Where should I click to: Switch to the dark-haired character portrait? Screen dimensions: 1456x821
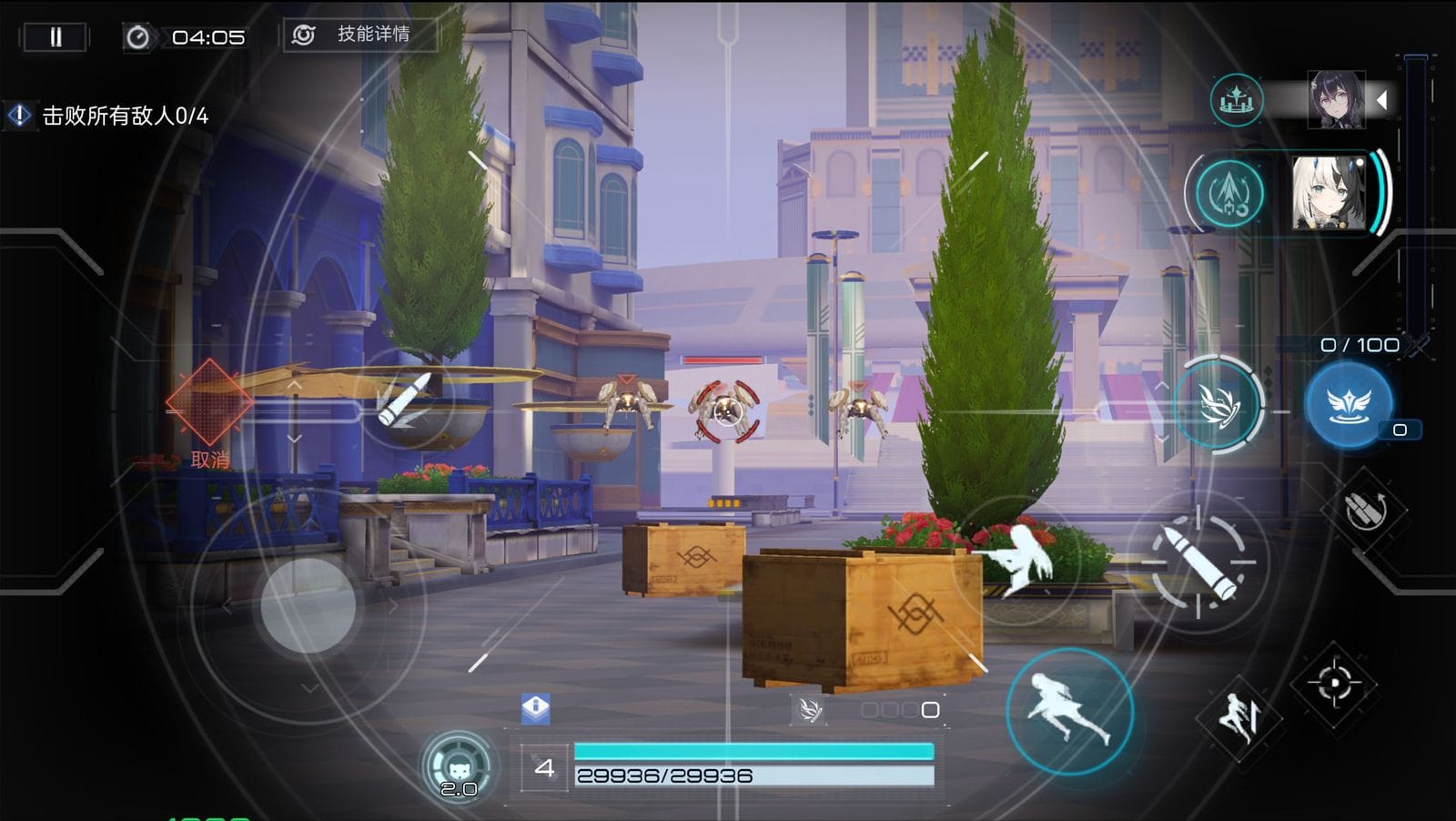coord(1336,99)
